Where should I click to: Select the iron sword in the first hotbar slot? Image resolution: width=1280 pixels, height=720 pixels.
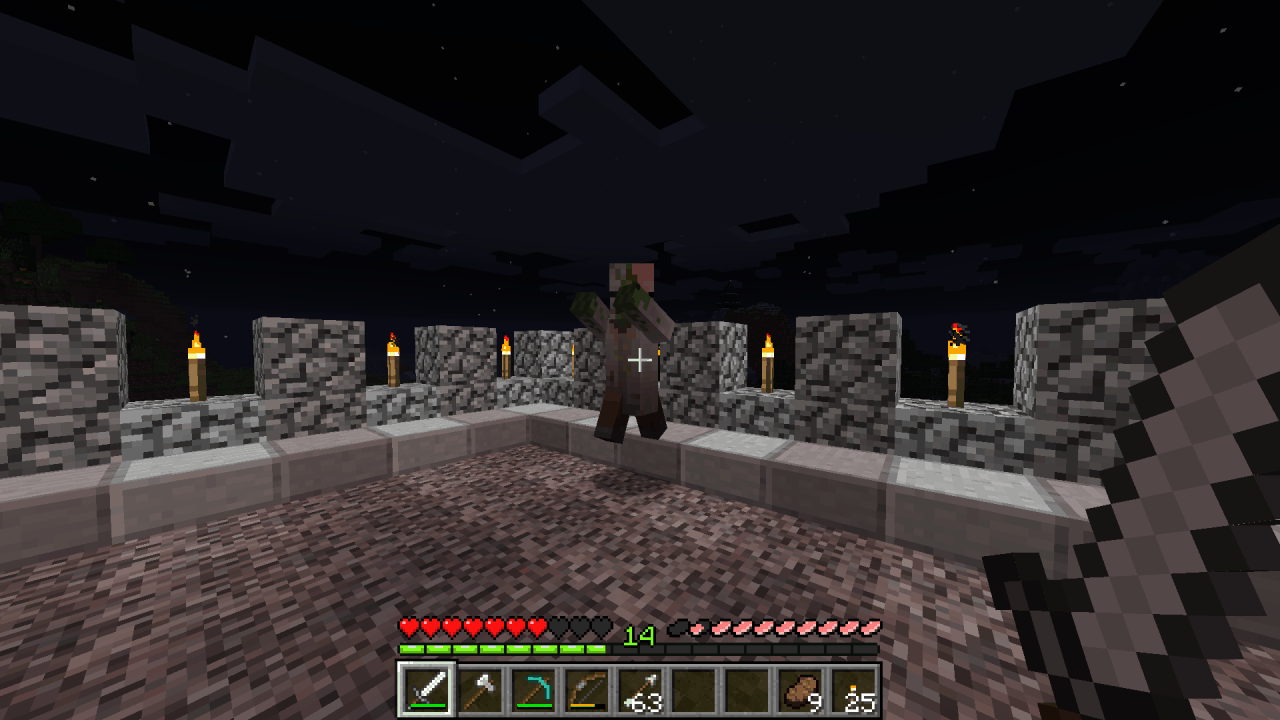428,690
